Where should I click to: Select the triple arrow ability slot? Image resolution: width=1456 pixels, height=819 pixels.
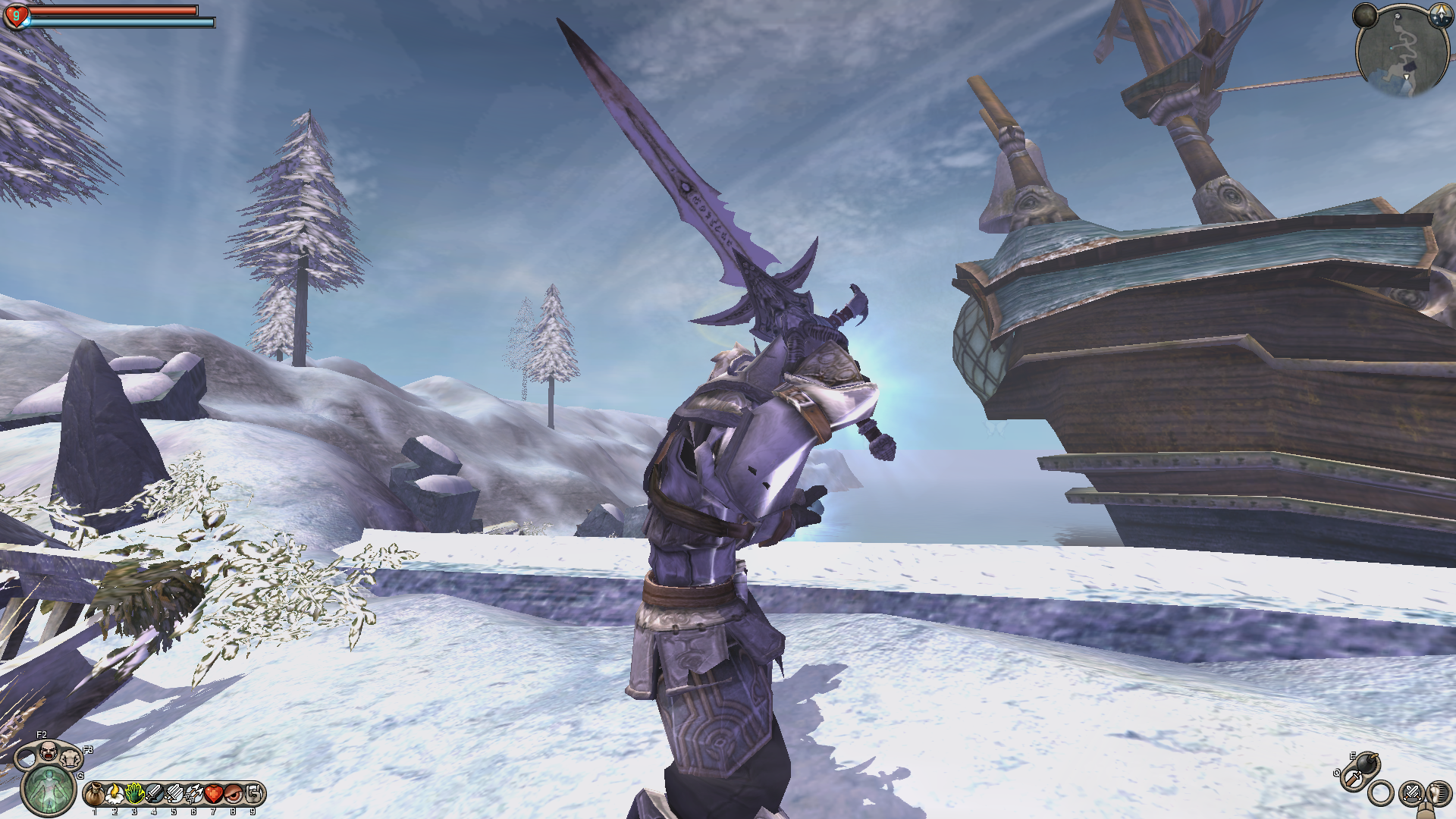193,794
